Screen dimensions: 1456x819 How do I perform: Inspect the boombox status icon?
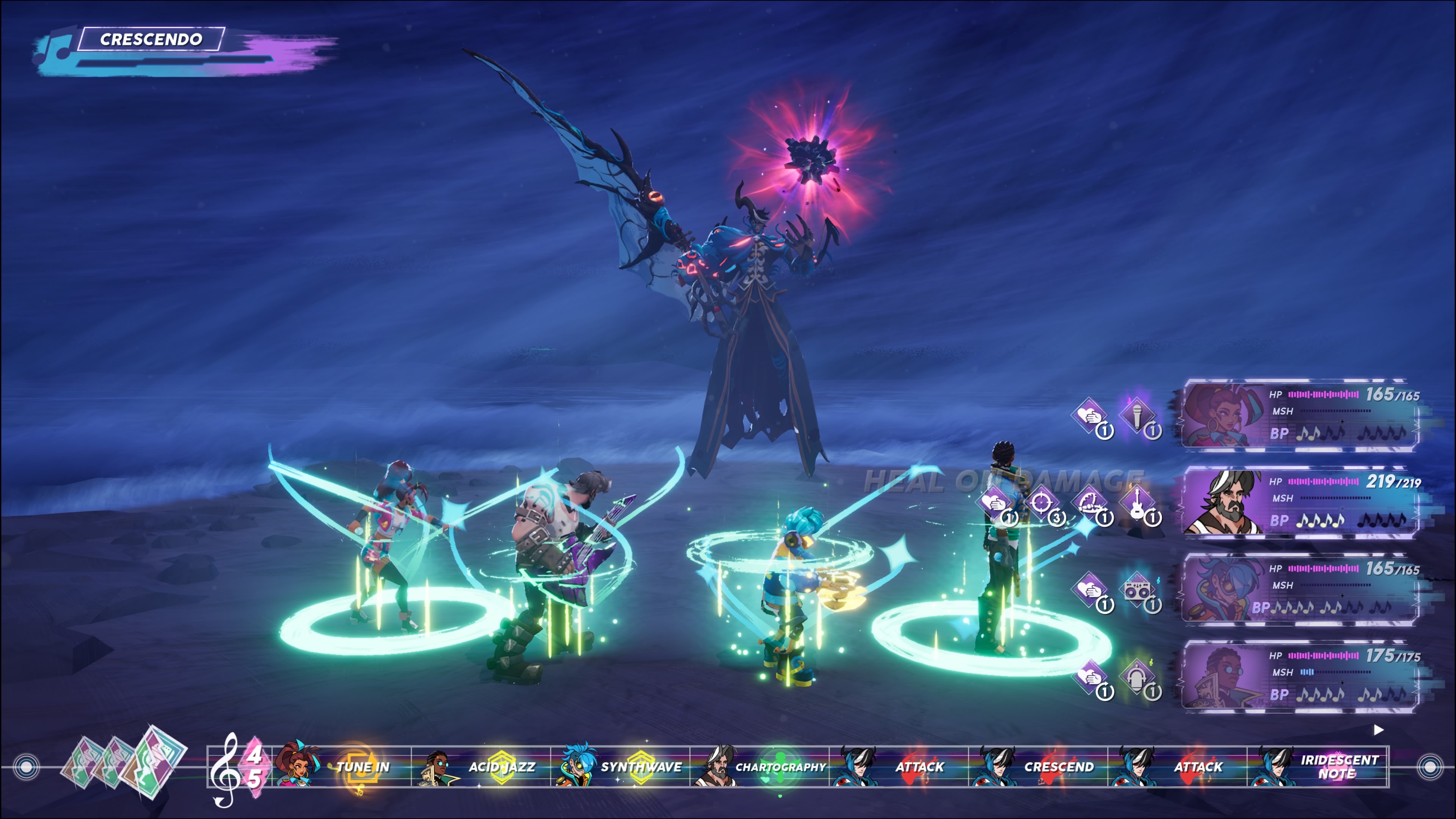point(1137,590)
